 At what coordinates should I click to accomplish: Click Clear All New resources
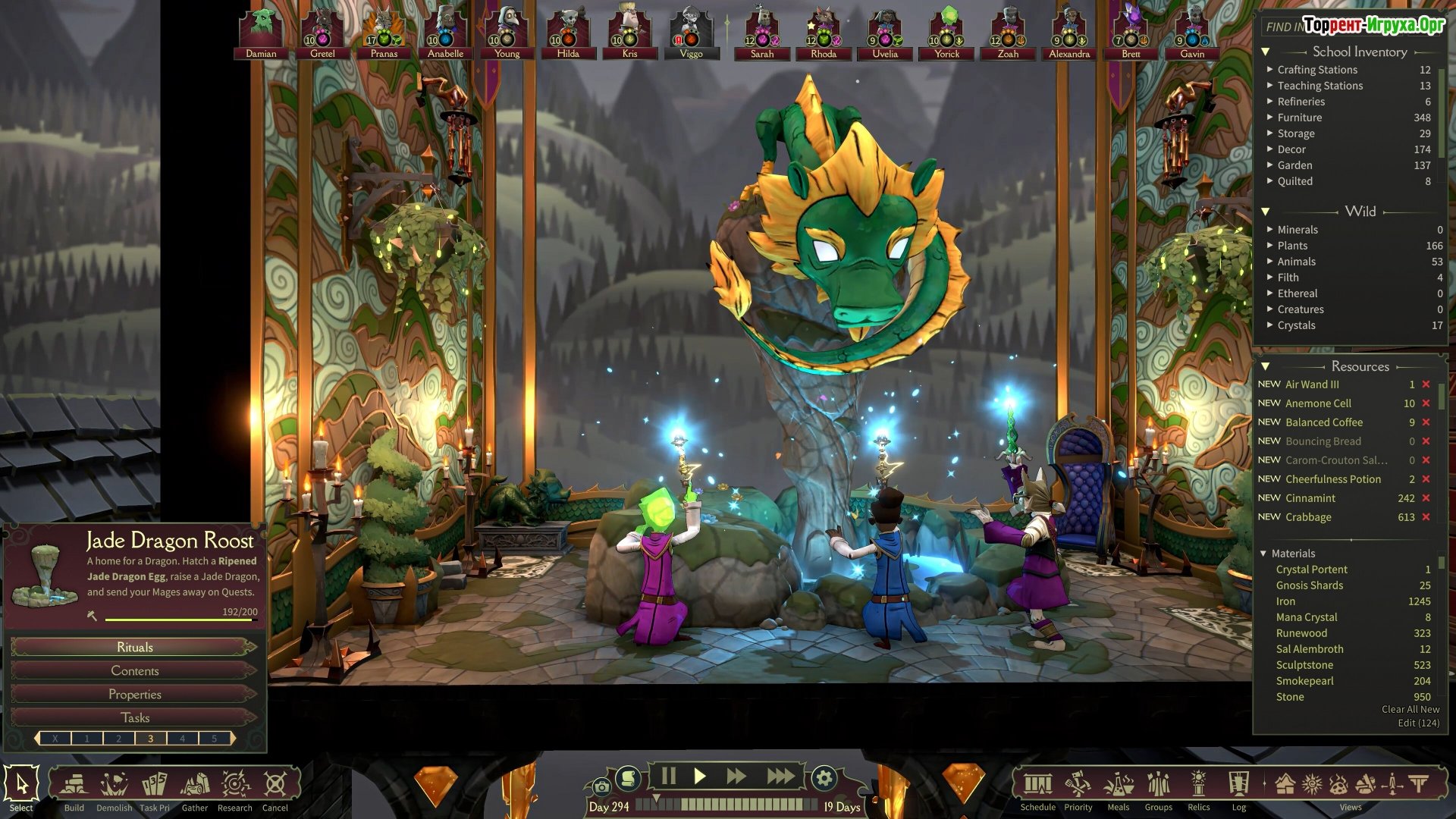click(1410, 709)
